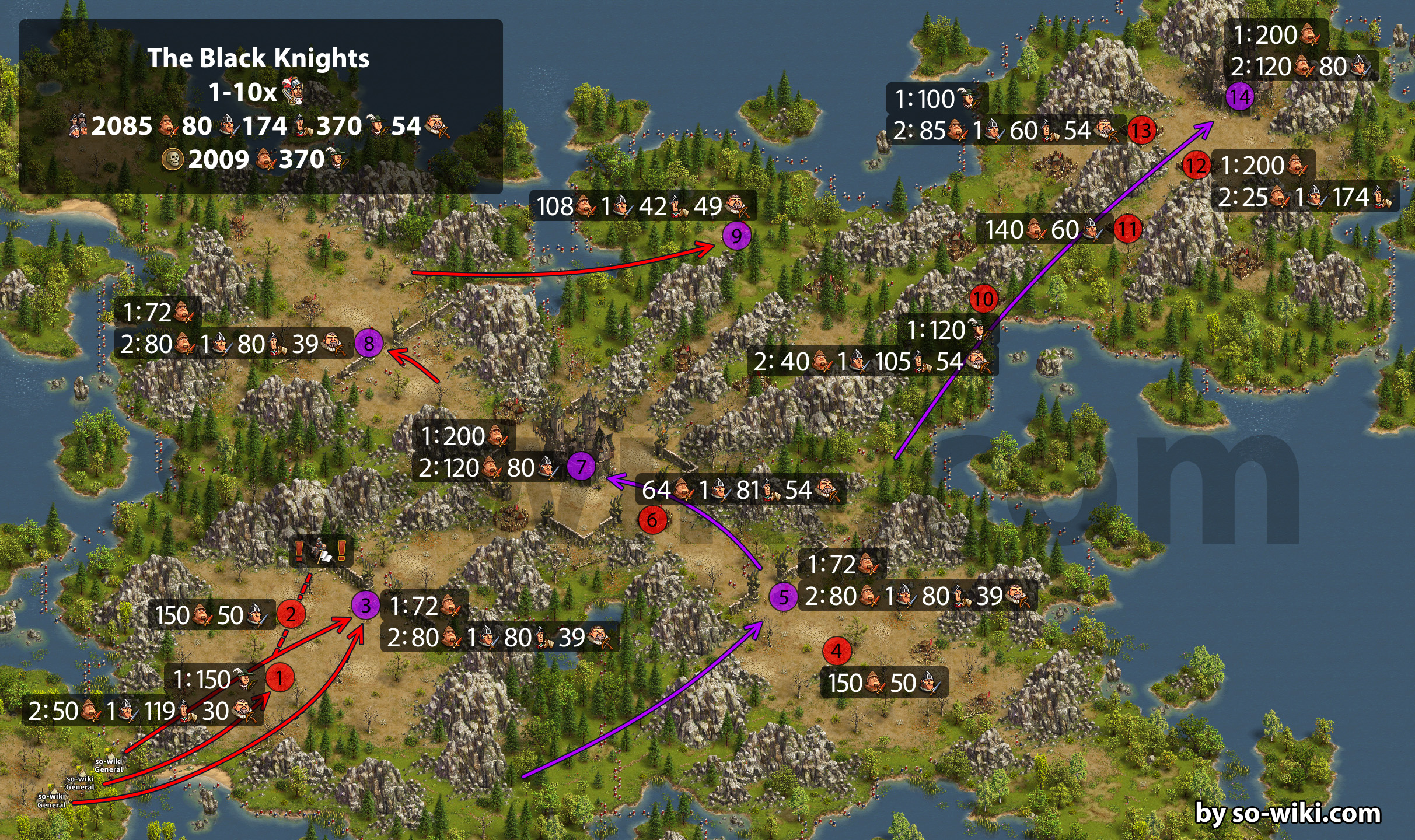Select red camp marker 4
This screenshot has height=840, width=1415.
click(837, 651)
